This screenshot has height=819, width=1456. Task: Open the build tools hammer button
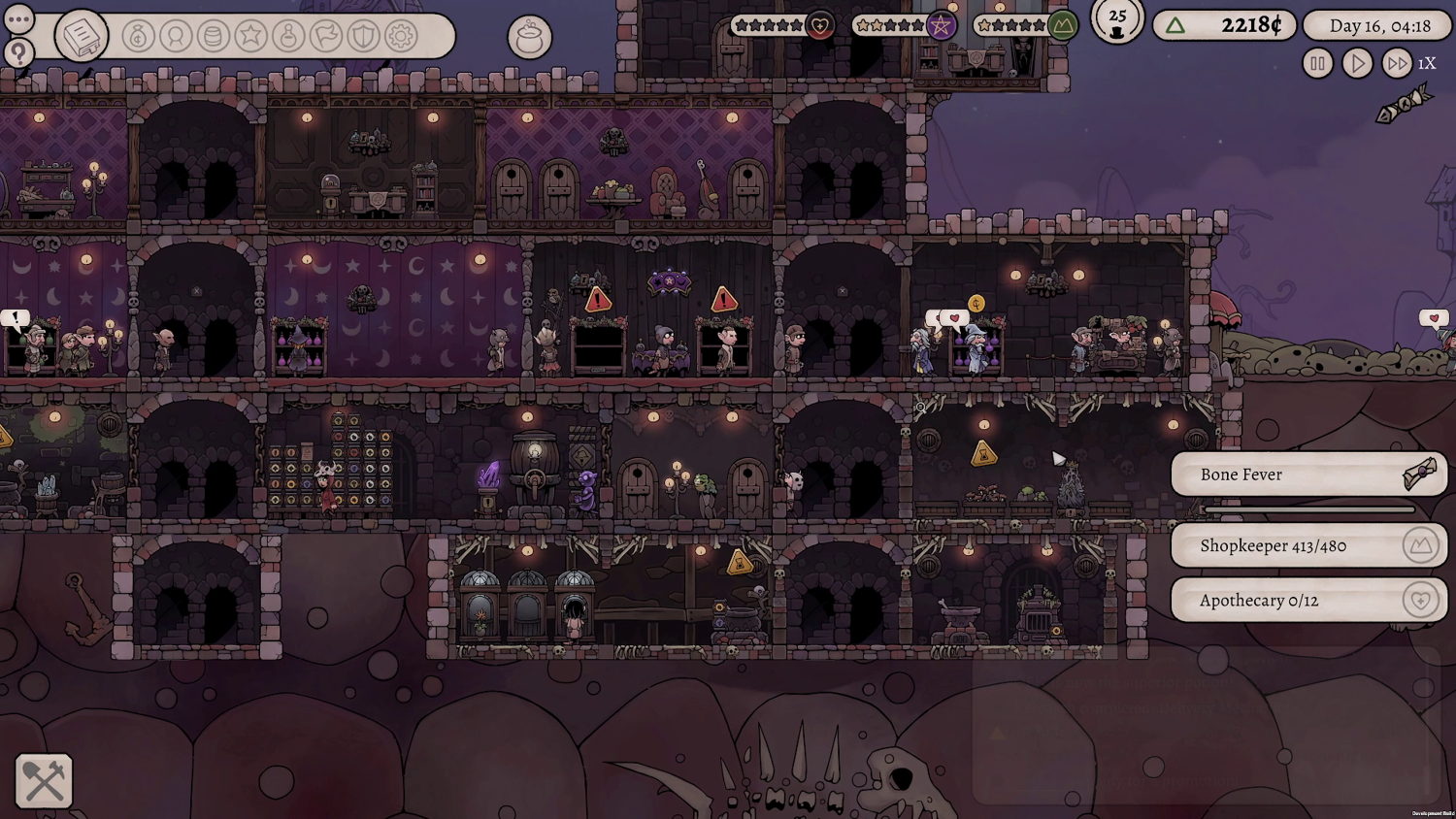[x=44, y=781]
